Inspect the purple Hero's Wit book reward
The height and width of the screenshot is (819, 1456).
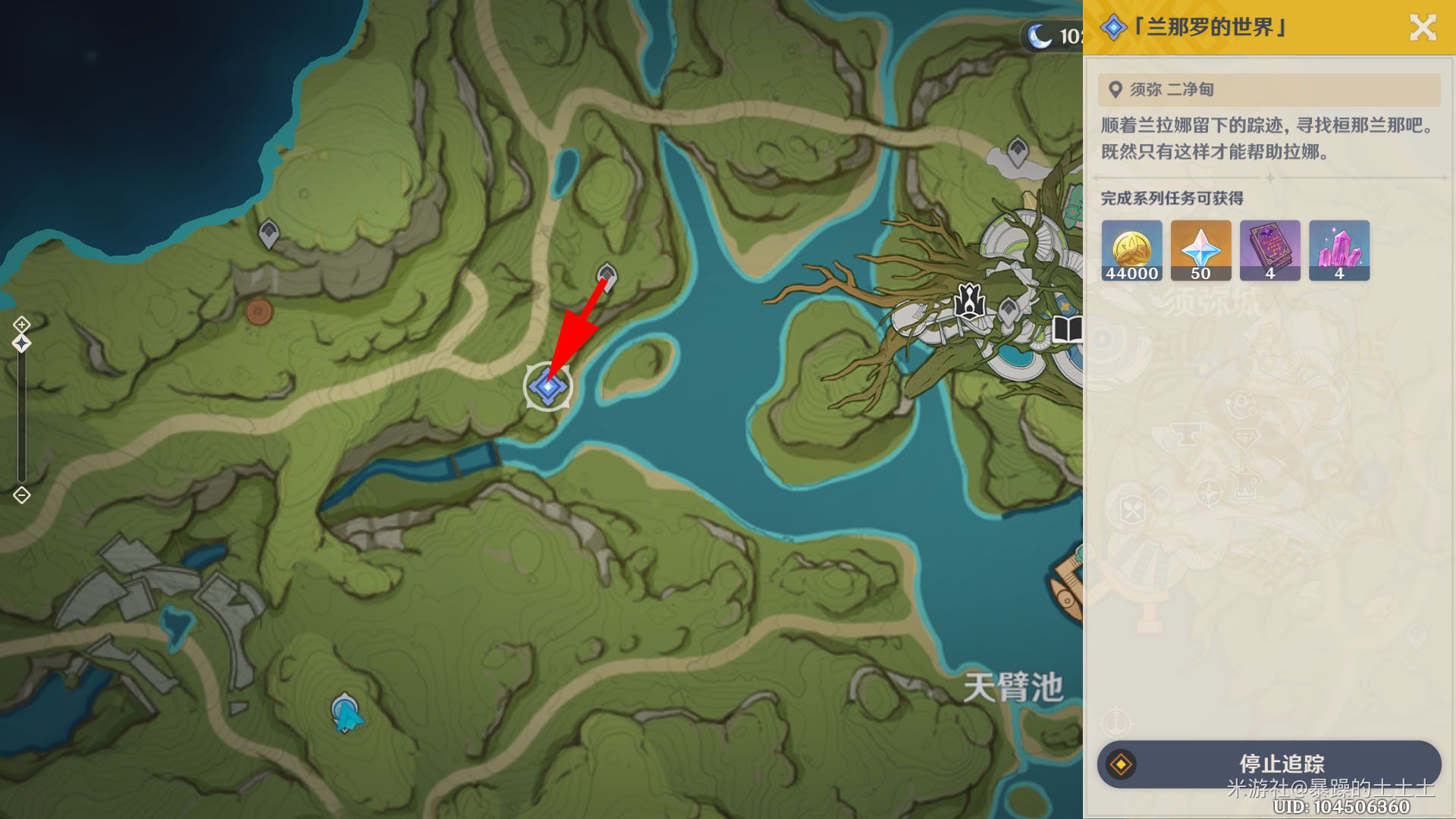point(1269,251)
